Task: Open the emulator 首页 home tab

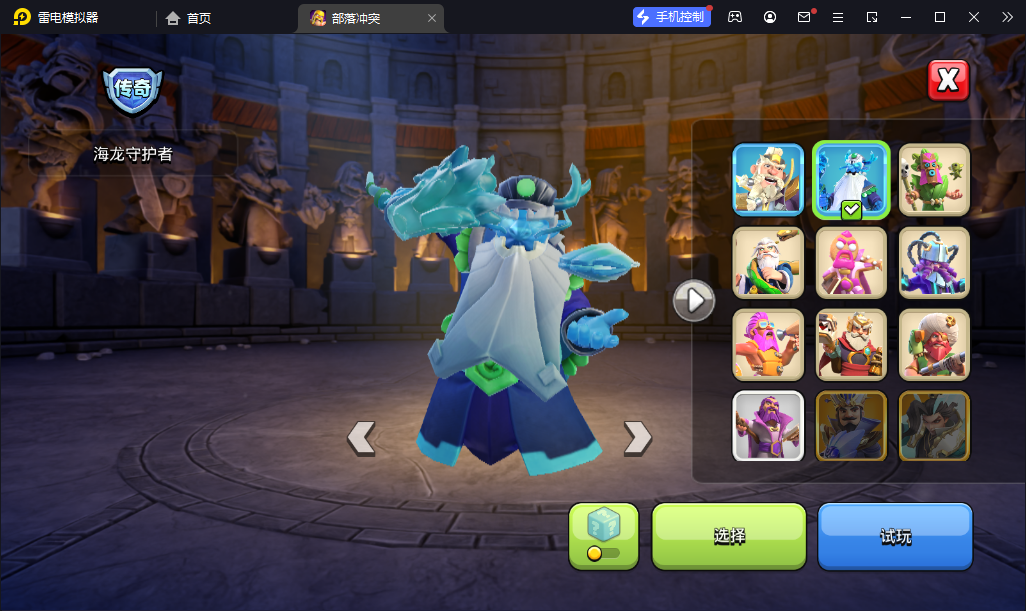Action: click(x=189, y=17)
